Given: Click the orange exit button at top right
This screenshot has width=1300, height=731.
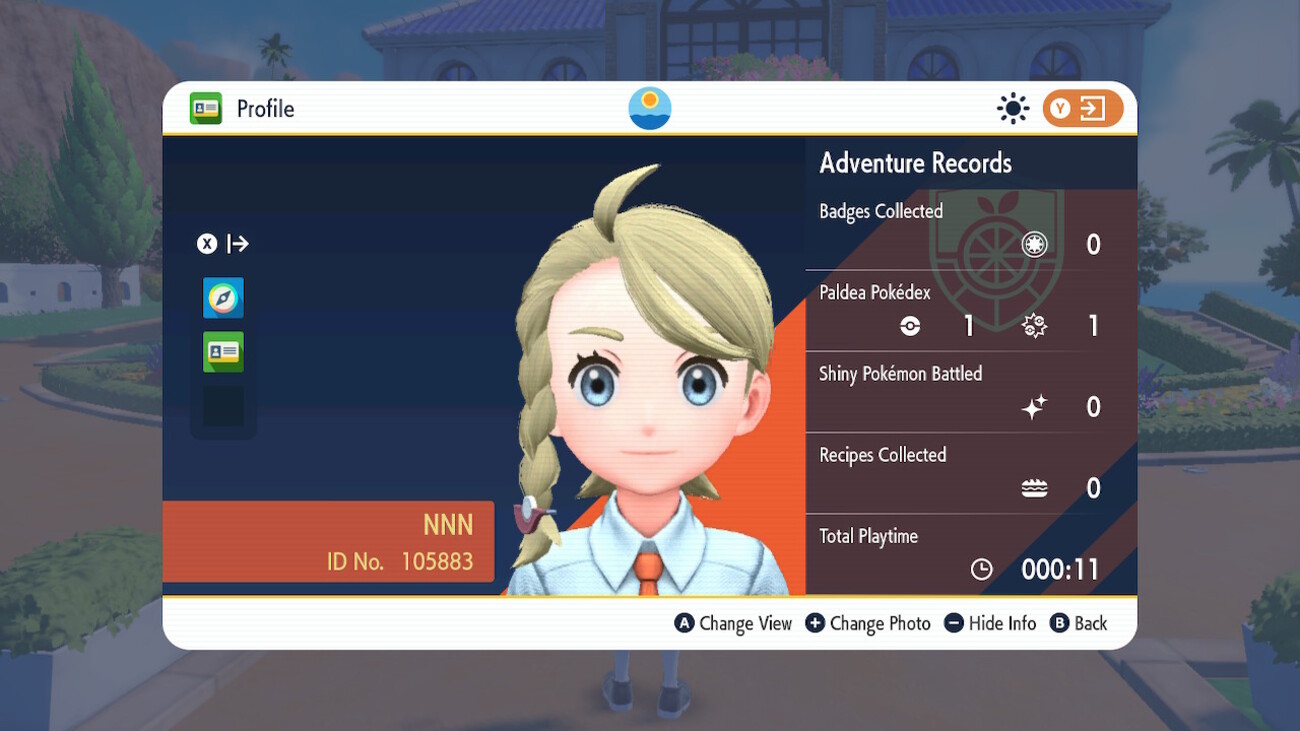Looking at the screenshot, I should [x=1082, y=109].
